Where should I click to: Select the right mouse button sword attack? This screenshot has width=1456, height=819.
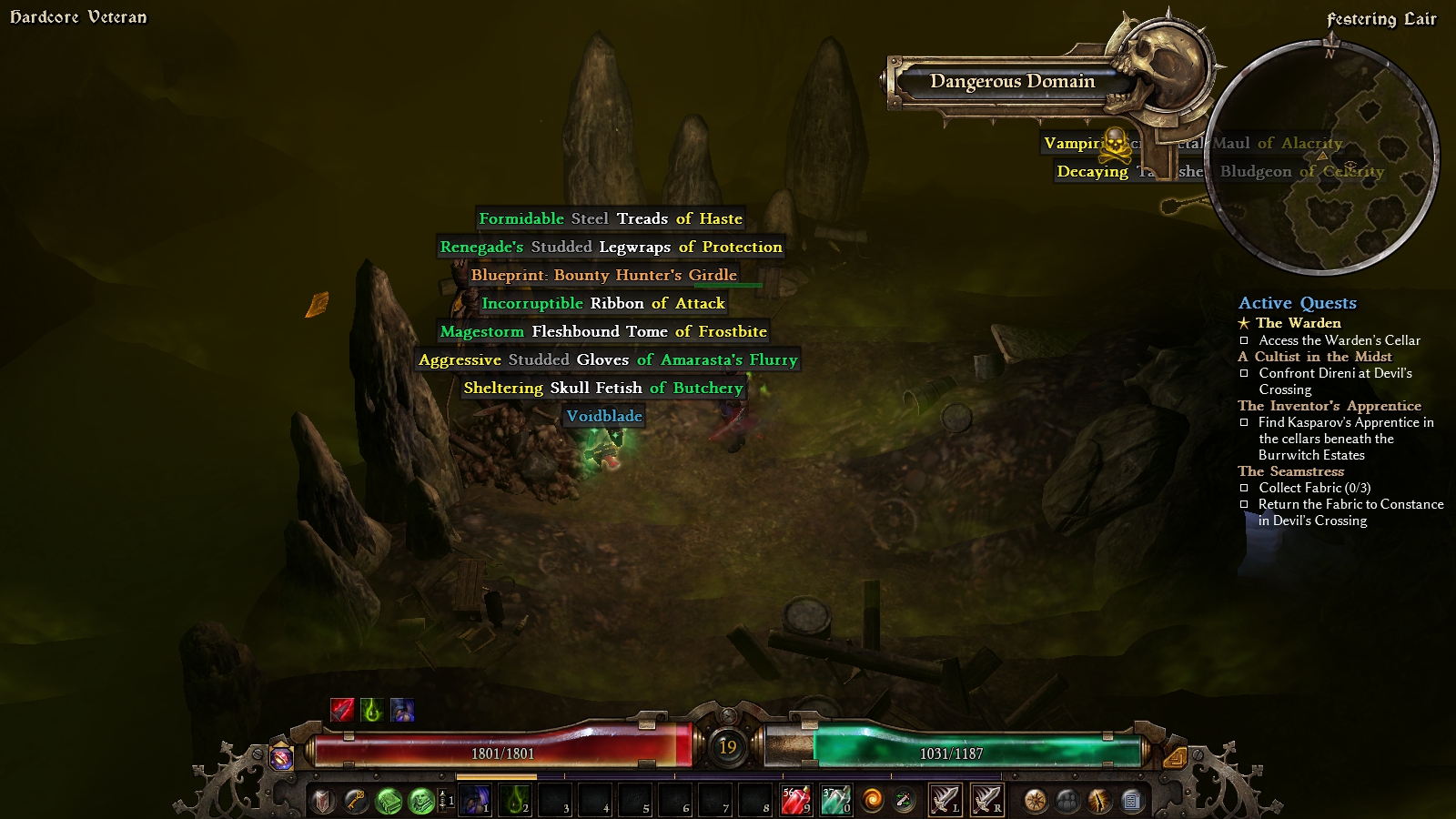[x=986, y=801]
